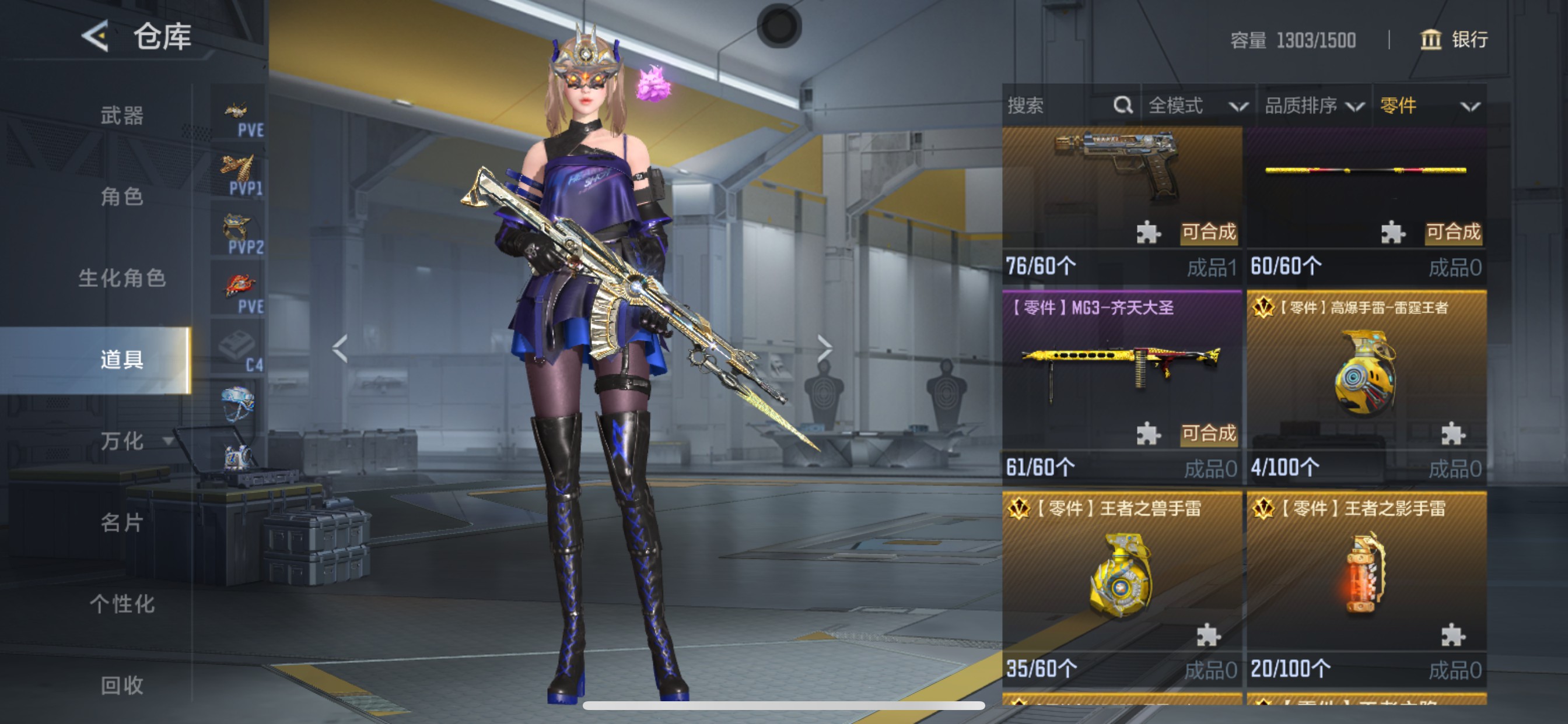1568x724 pixels.
Task: Switch to the 个性化 personalization tab
Action: coord(122,603)
